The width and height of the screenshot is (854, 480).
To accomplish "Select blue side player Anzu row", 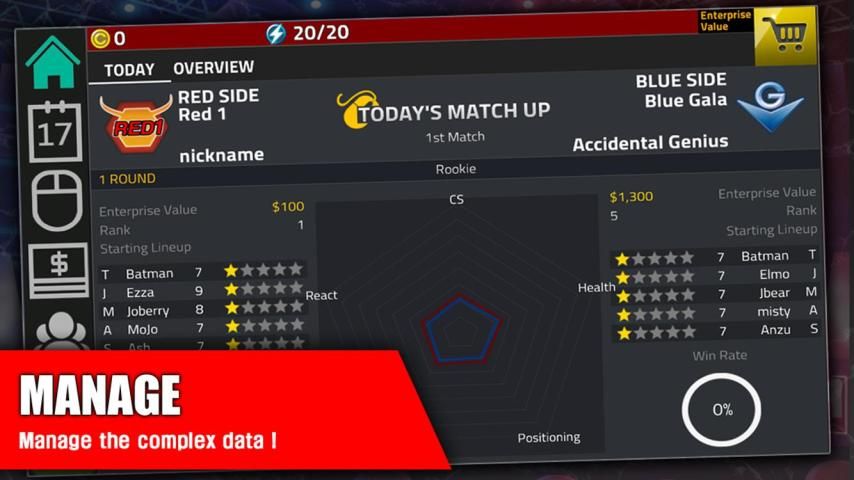I will tap(715, 331).
